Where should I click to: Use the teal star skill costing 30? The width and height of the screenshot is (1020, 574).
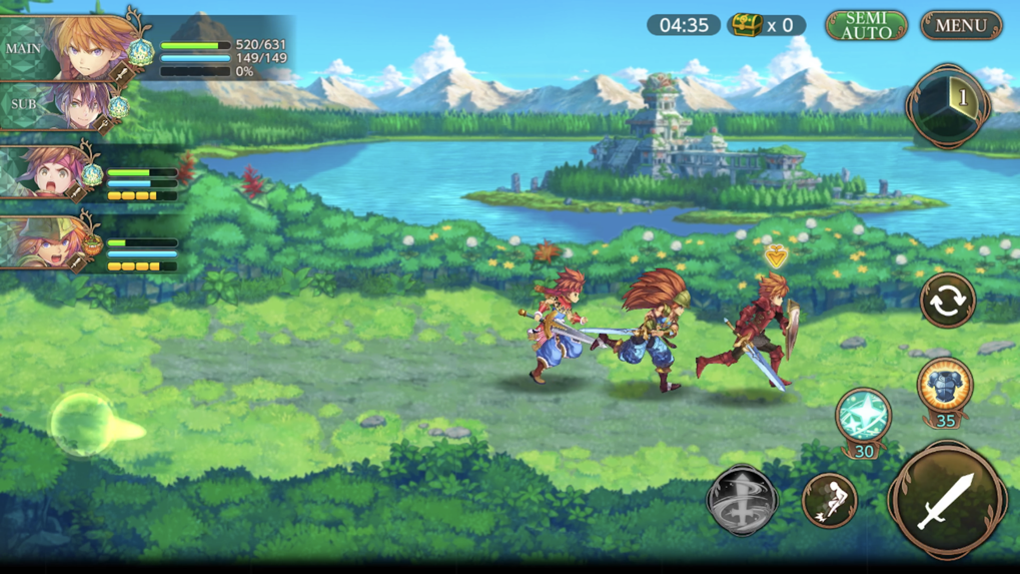[863, 415]
